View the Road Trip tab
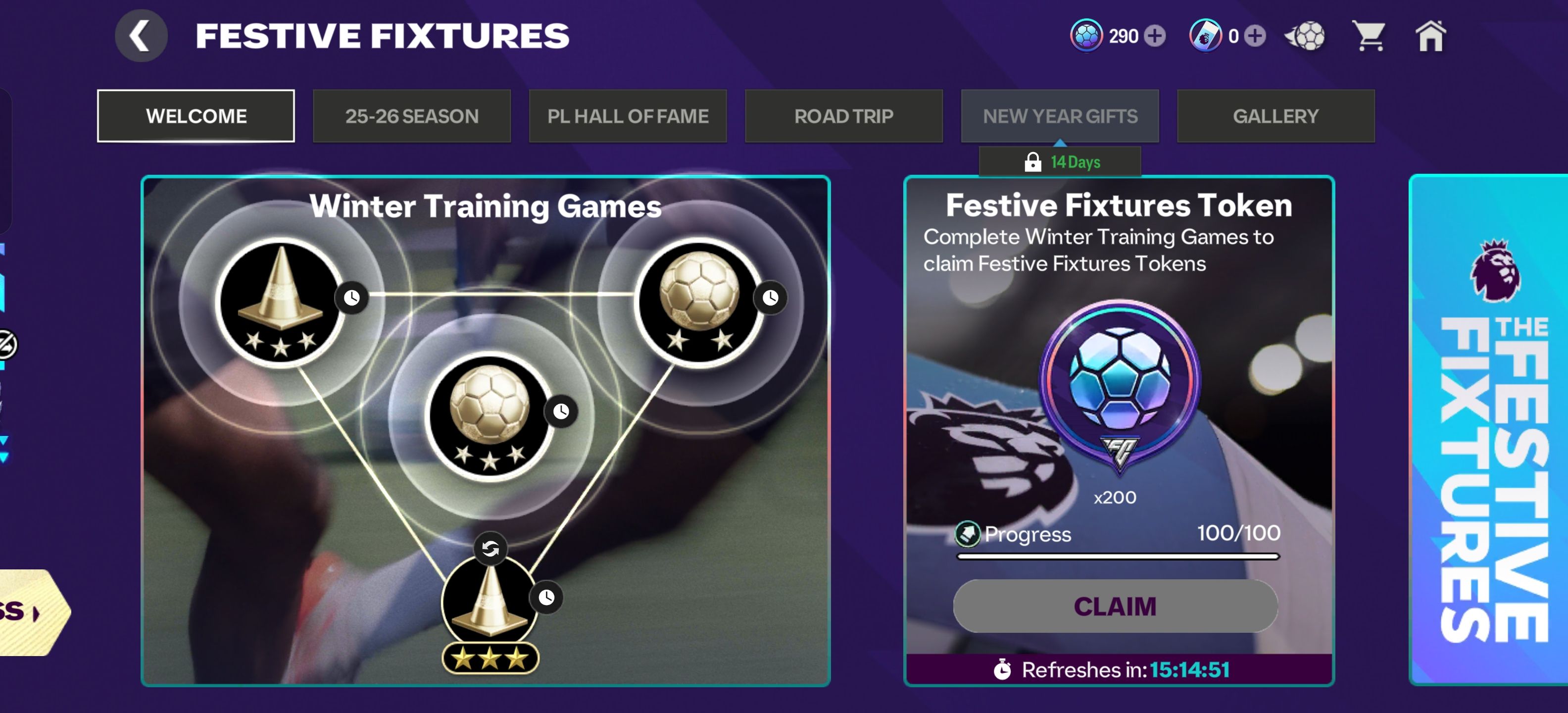This screenshot has width=1568, height=713. point(844,116)
